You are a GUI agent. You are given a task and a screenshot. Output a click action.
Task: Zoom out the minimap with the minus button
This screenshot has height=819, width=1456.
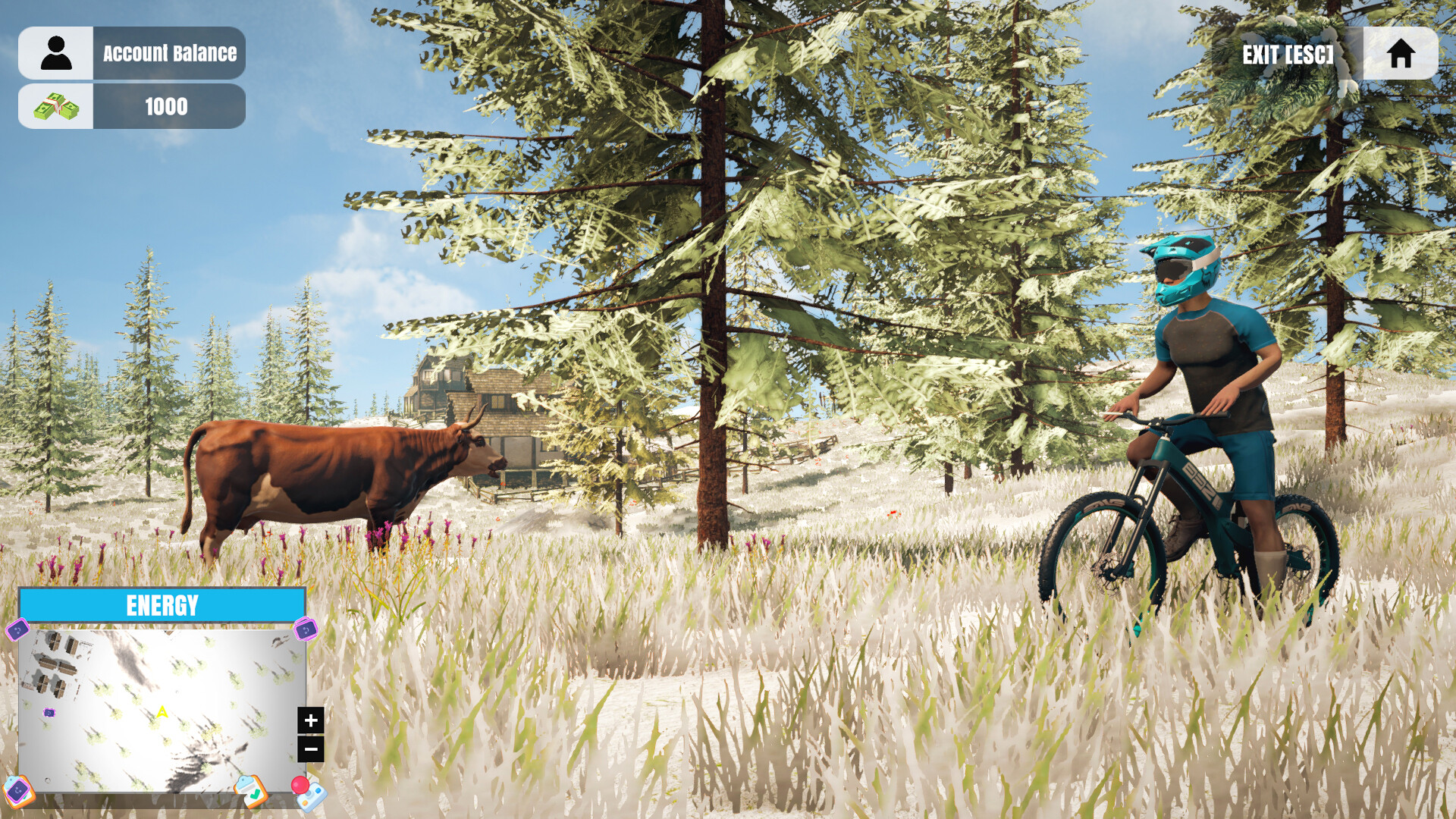click(x=310, y=748)
